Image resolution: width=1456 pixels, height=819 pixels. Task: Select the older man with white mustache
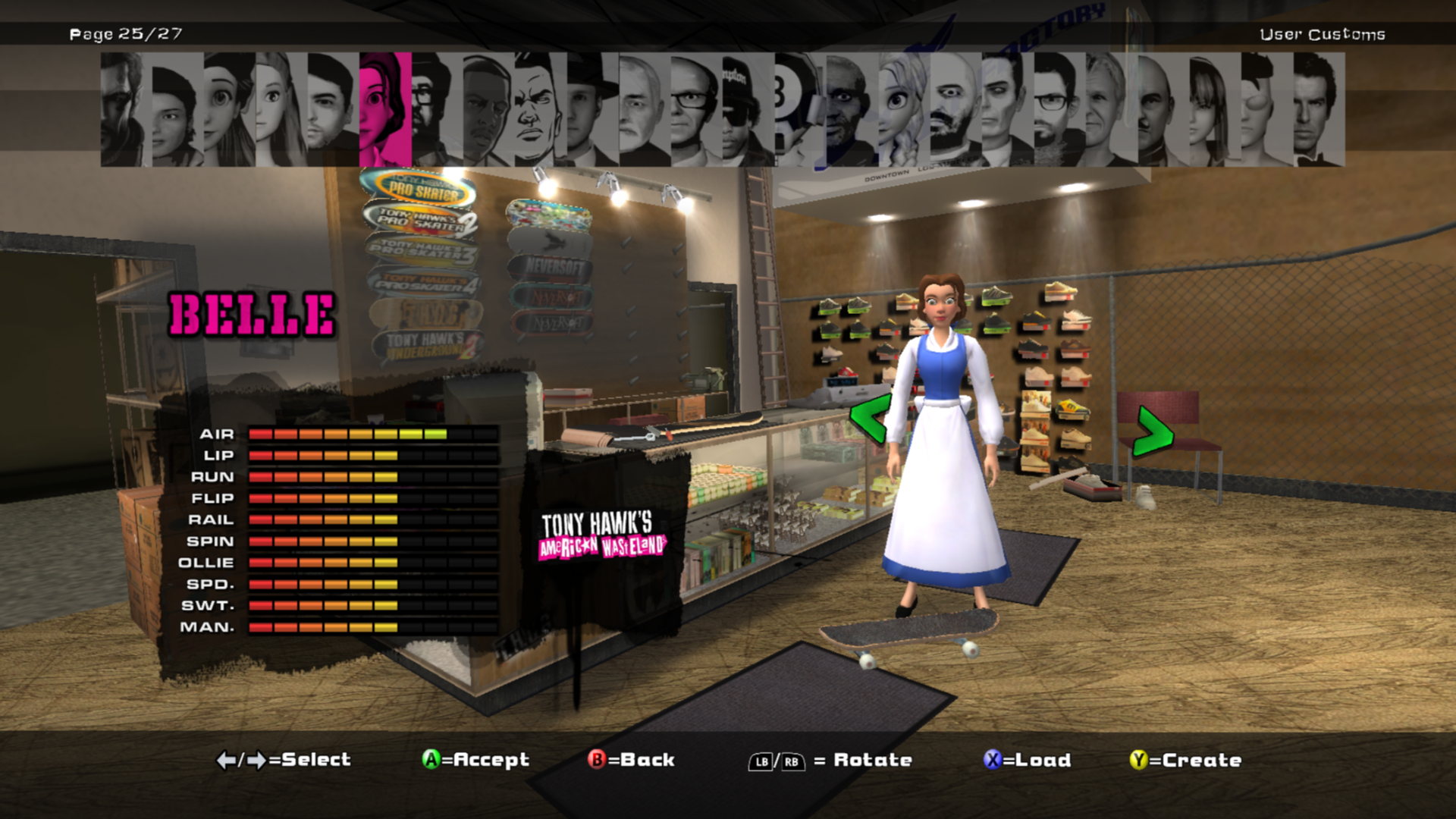(643, 109)
